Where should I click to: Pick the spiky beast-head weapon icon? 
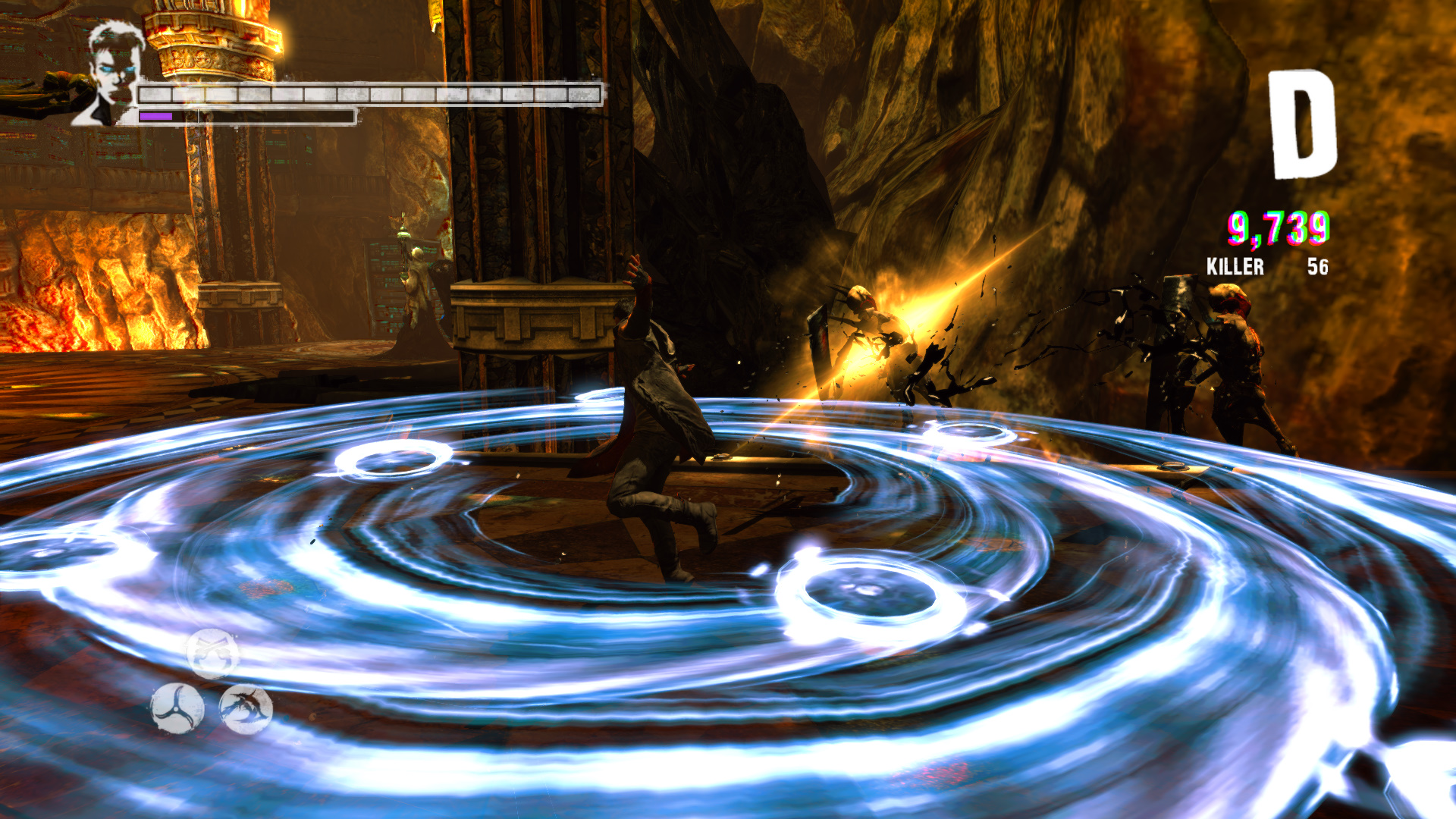[246, 708]
